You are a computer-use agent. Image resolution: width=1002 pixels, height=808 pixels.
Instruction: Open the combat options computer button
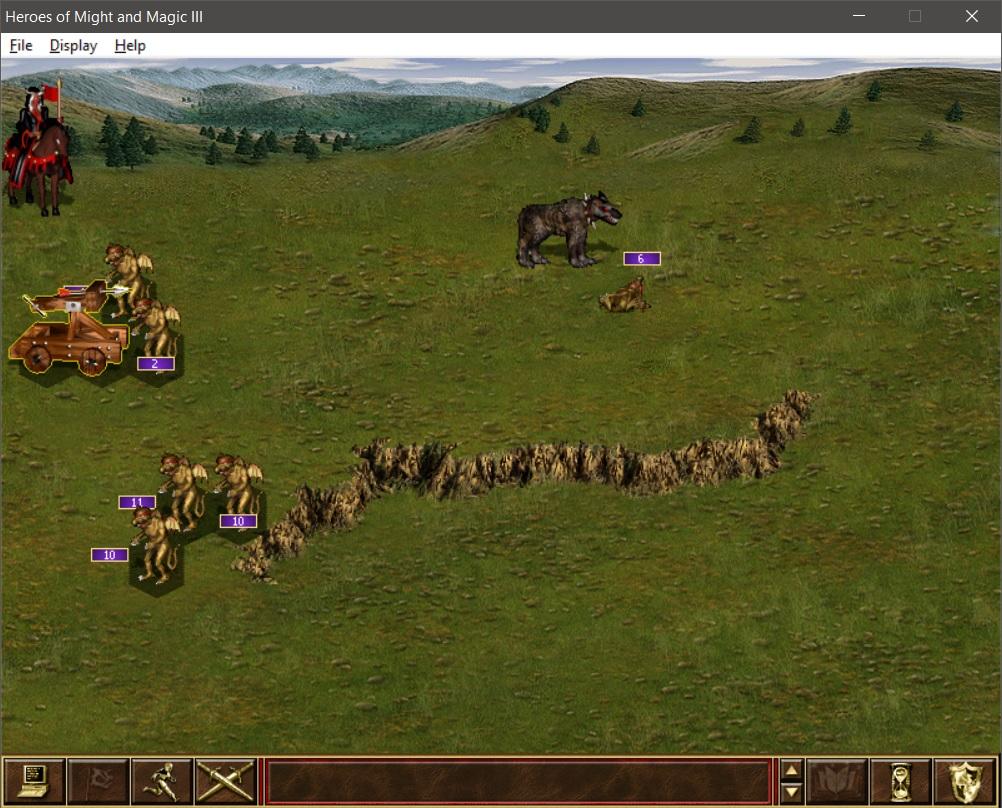click(34, 780)
